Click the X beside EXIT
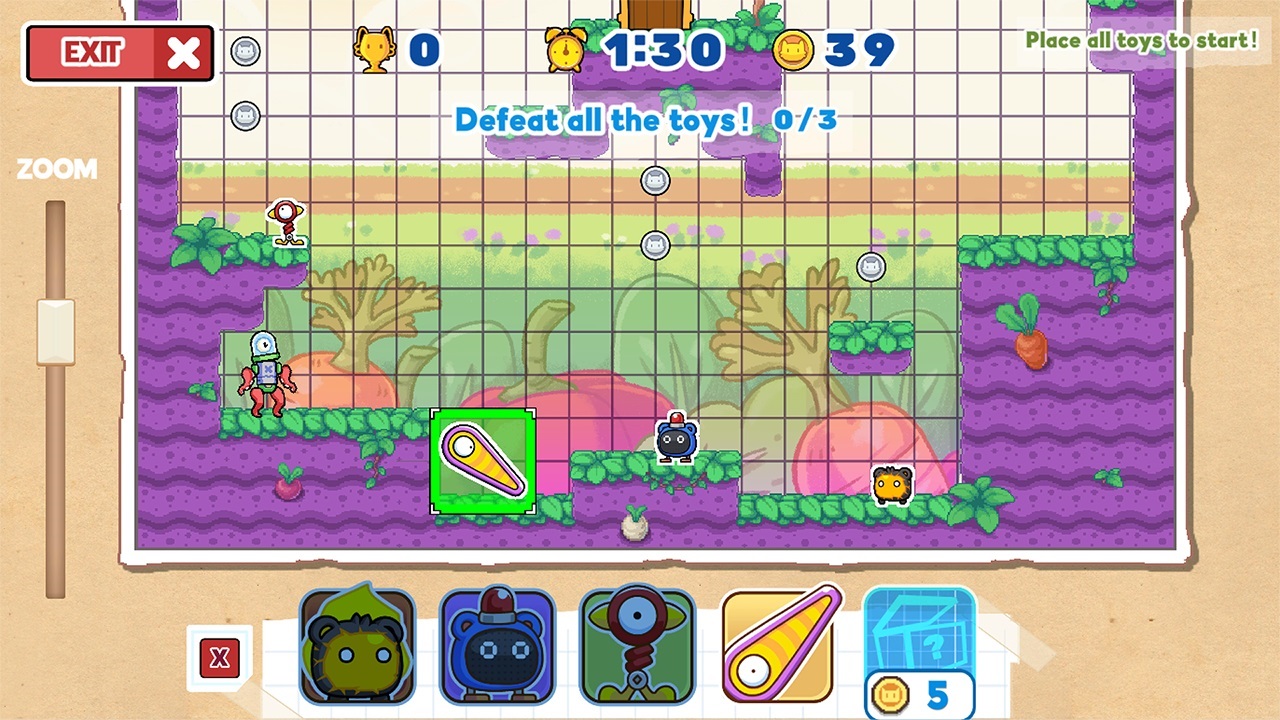This screenshot has height=720, width=1280. 182,53
